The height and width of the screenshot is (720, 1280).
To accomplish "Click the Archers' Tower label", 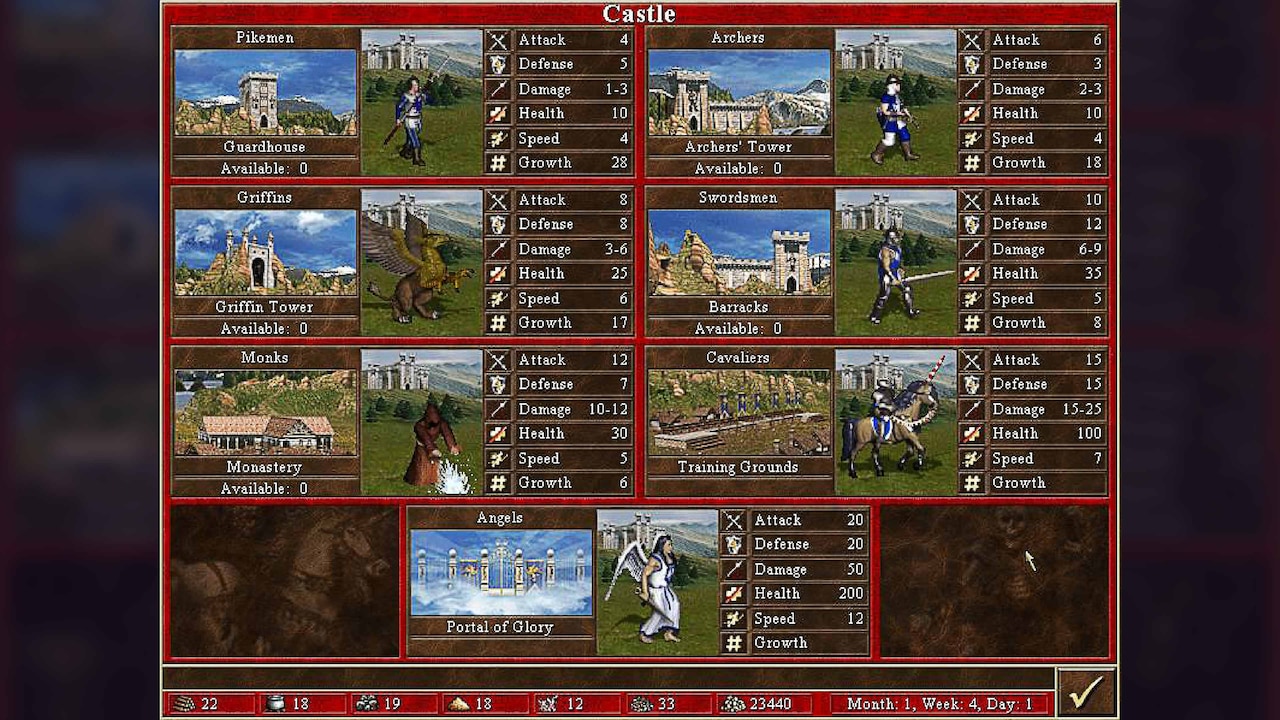I will 739,146.
